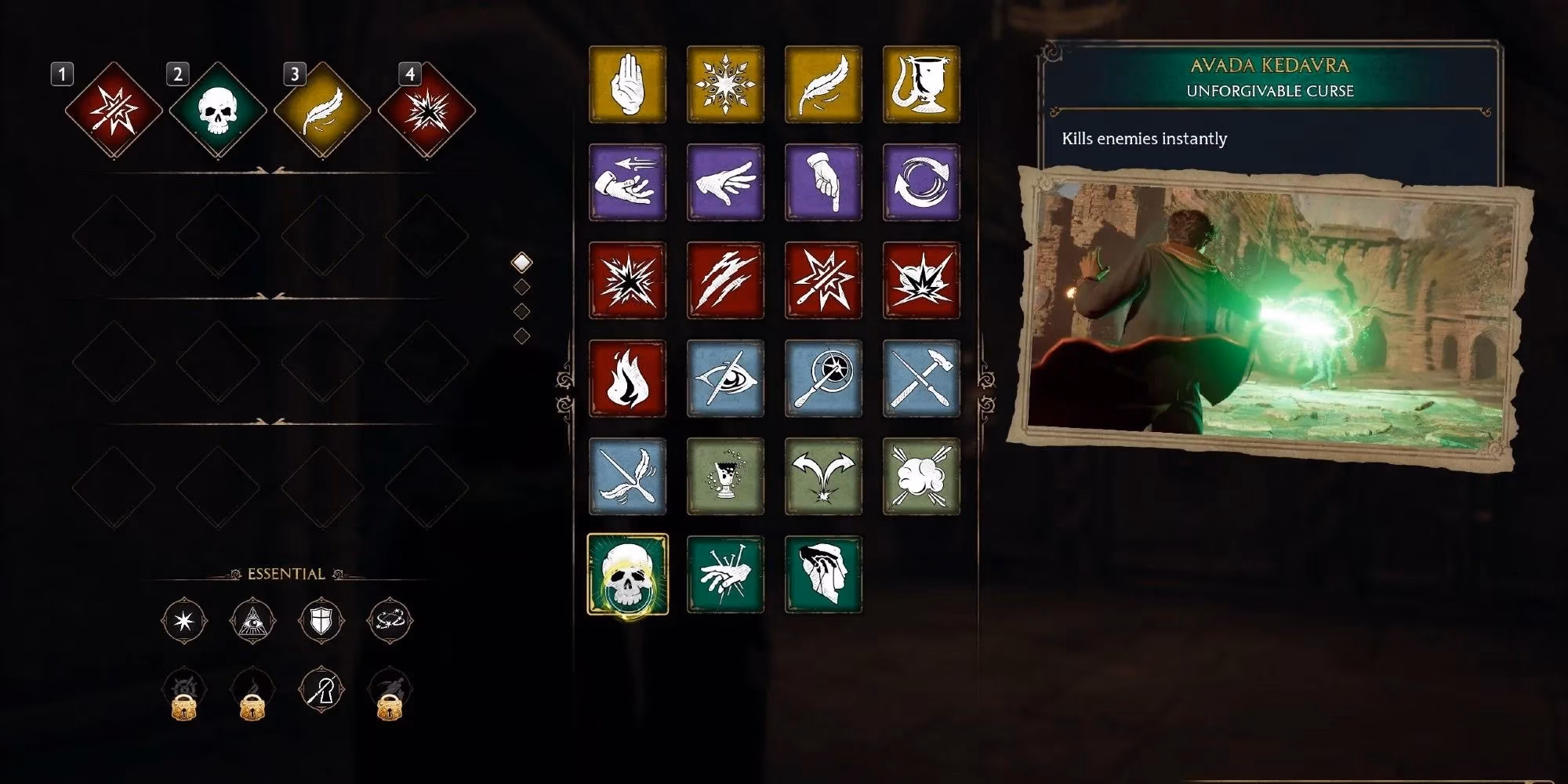Choose the Incendio flame spell
This screenshot has height=784, width=1568.
click(x=627, y=379)
